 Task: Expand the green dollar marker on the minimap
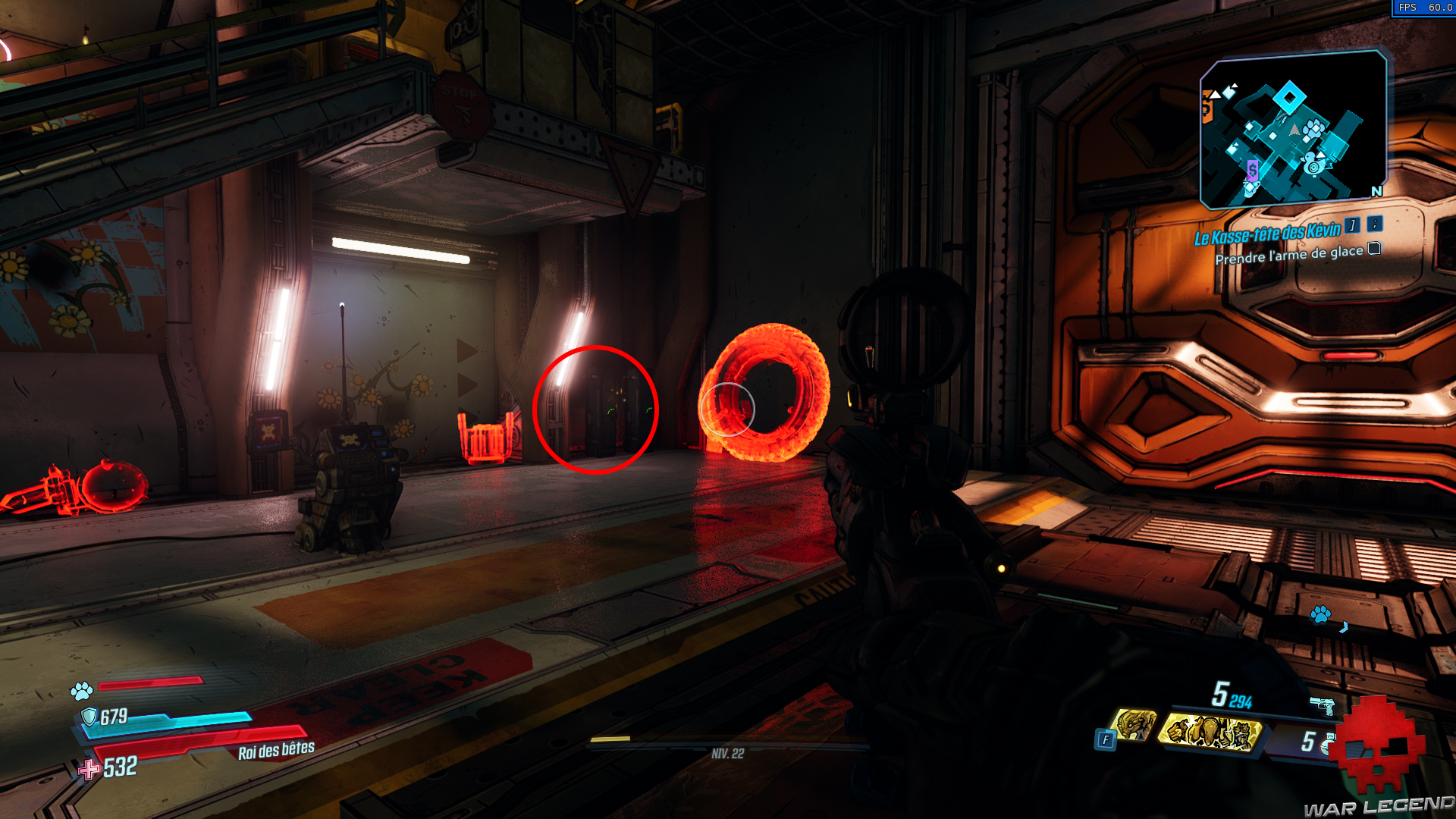click(x=1252, y=169)
